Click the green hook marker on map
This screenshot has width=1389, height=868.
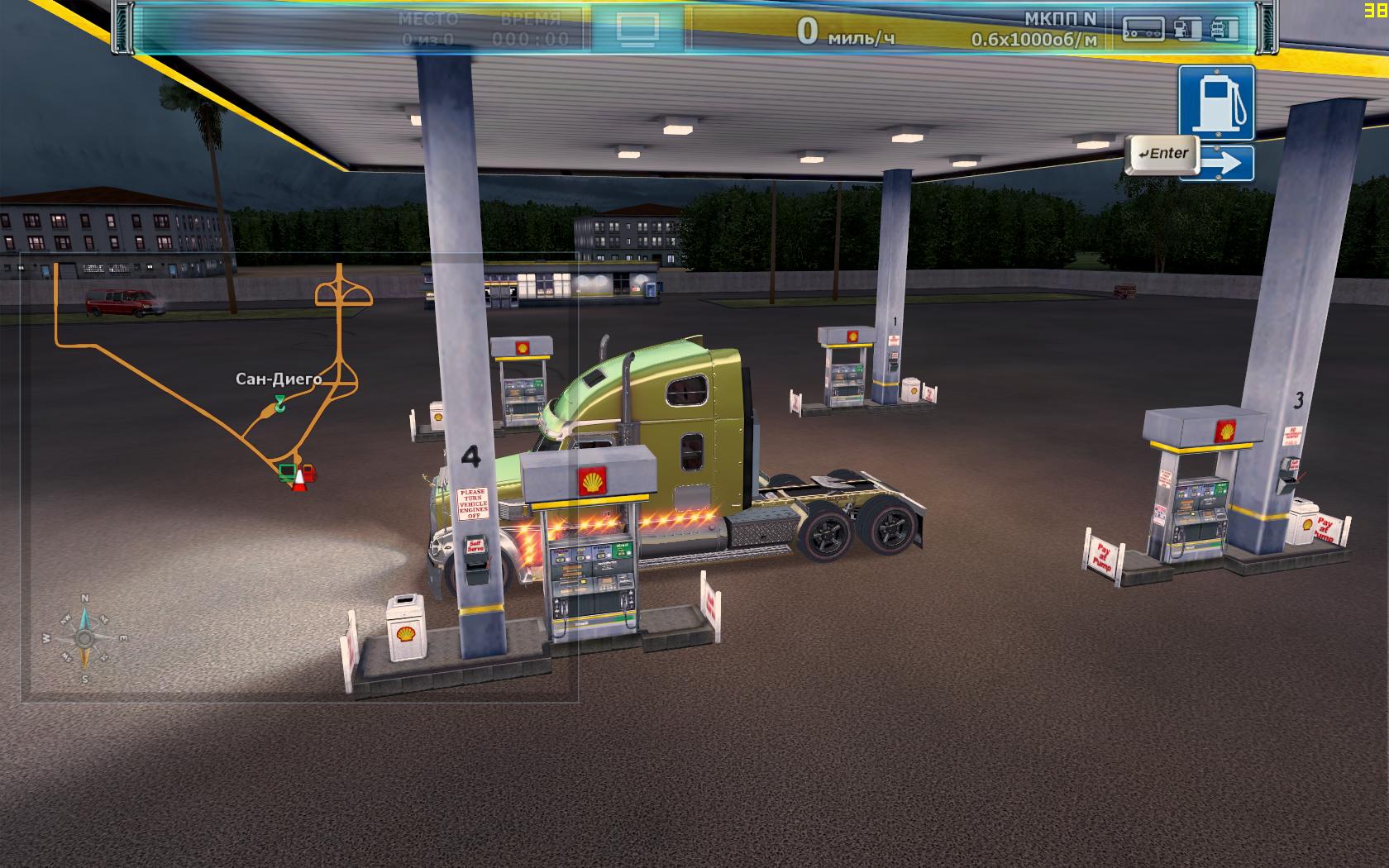tap(280, 404)
